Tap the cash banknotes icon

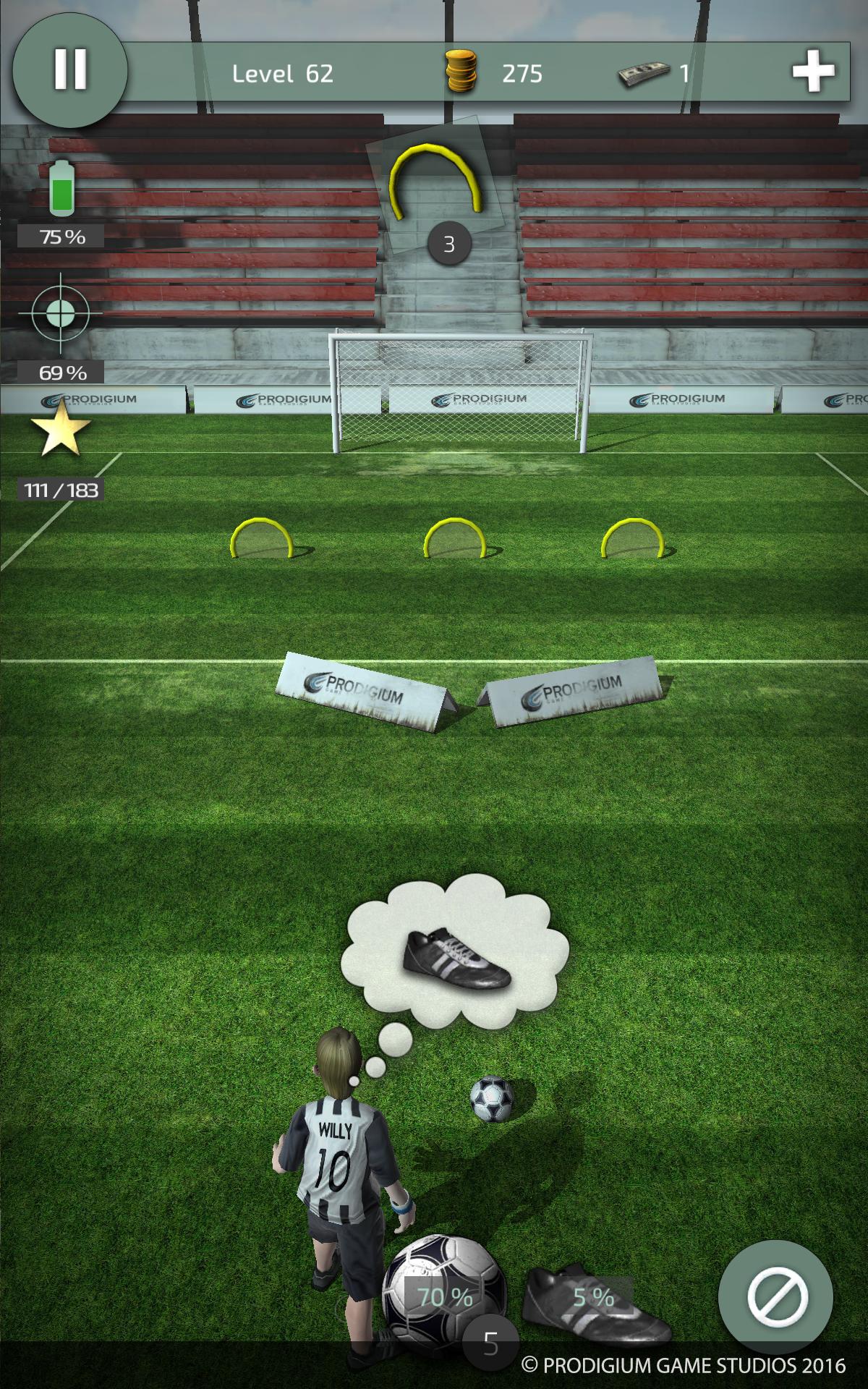click(642, 75)
